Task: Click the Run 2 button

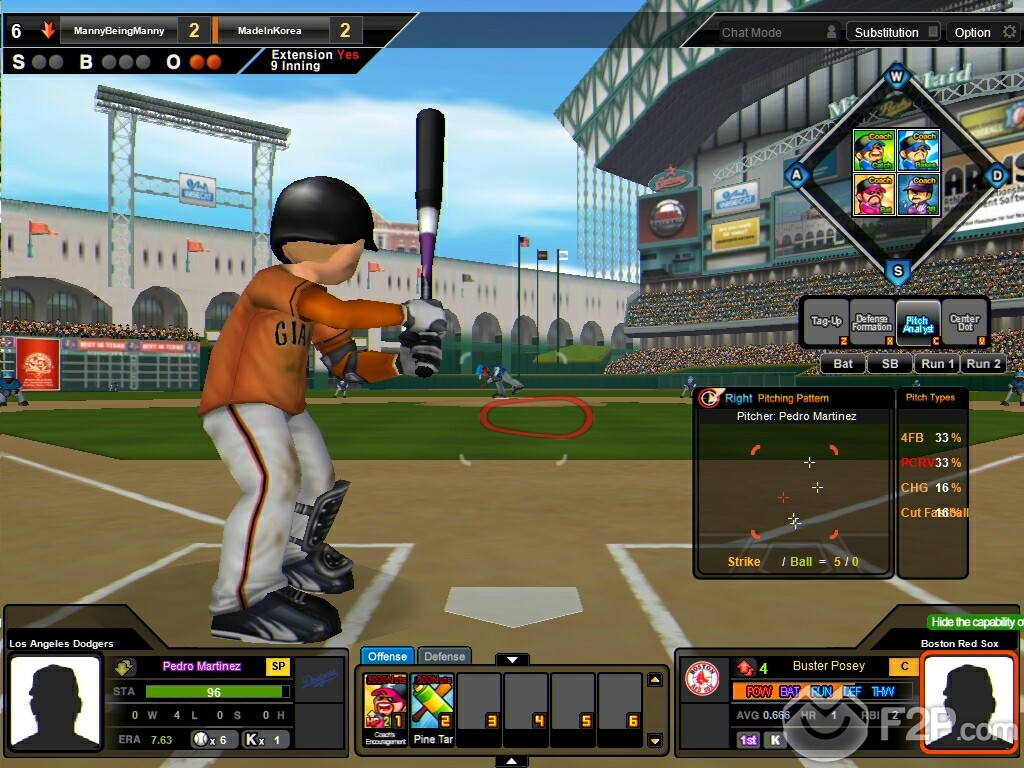Action: (x=982, y=364)
